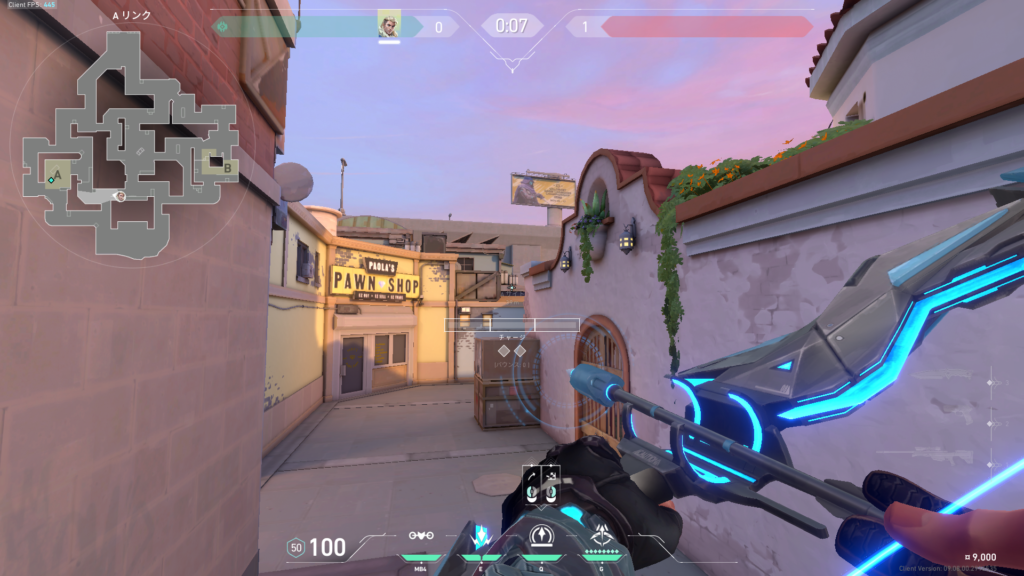The height and width of the screenshot is (576, 1024).
Task: Select the B site marker on minimap
Action: click(227, 167)
